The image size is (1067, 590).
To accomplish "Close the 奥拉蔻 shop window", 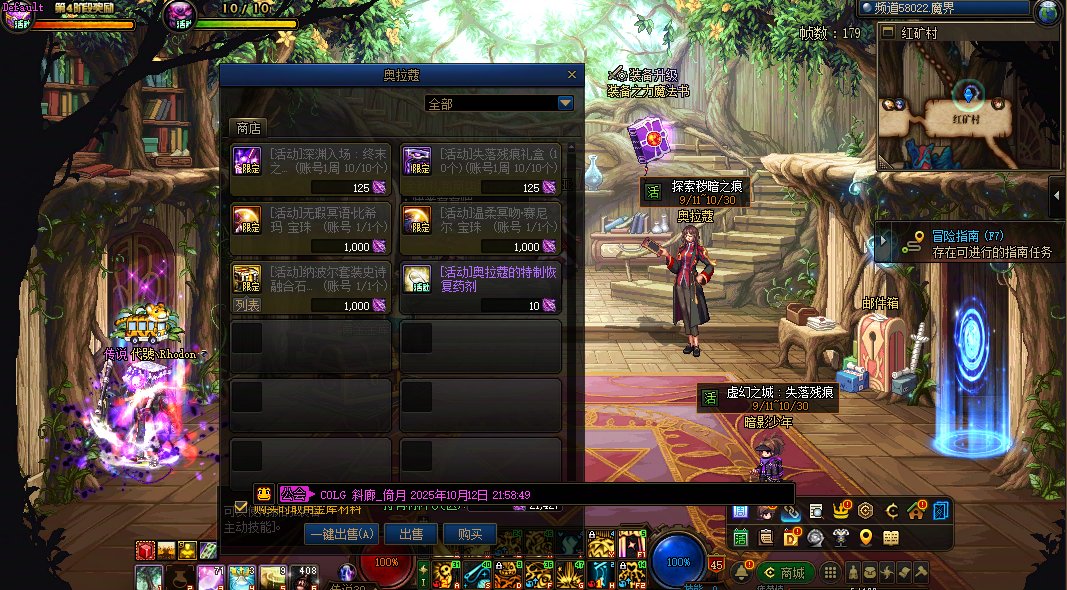I will (x=572, y=75).
